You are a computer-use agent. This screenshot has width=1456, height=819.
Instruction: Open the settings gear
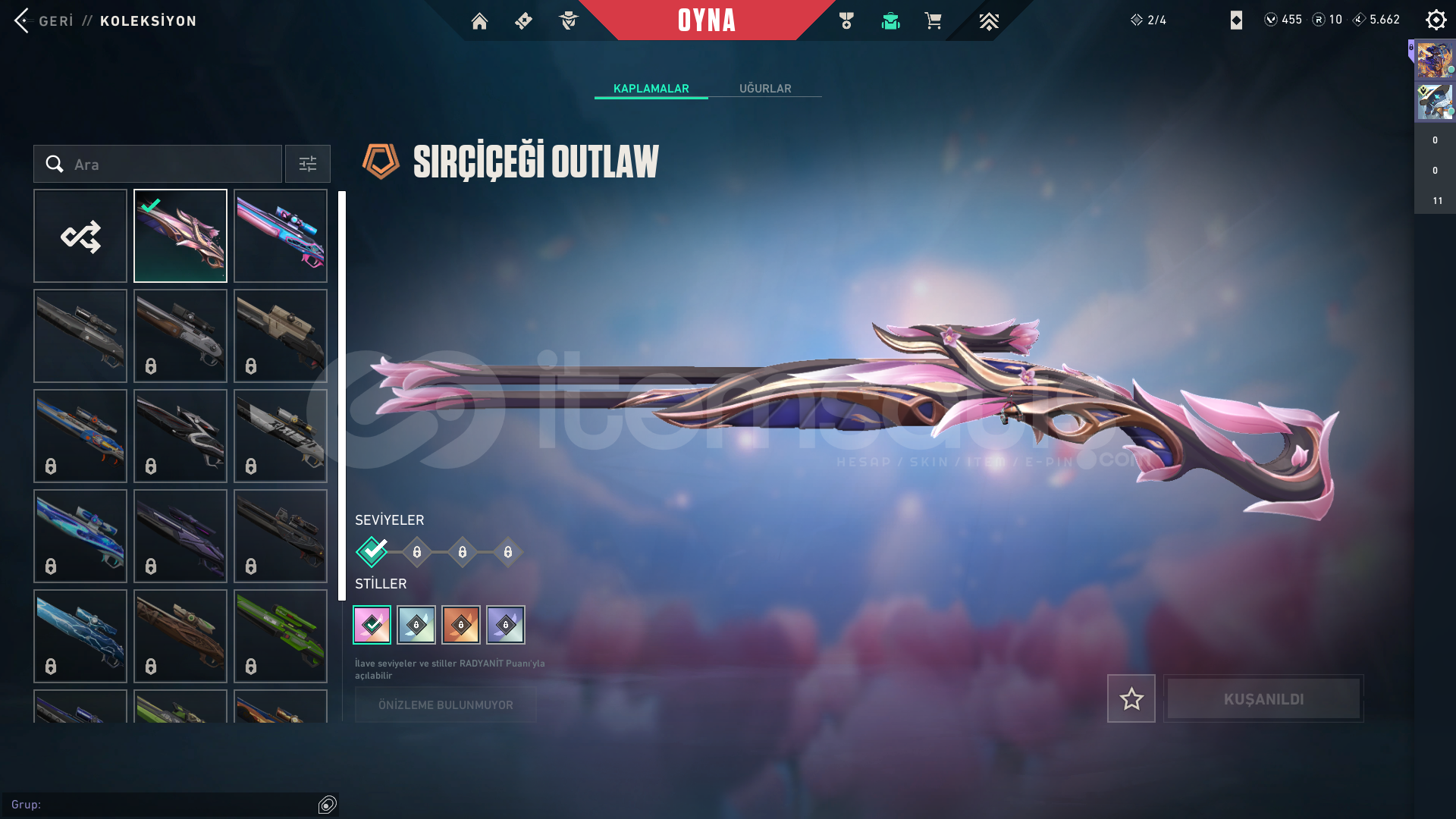(x=1436, y=20)
